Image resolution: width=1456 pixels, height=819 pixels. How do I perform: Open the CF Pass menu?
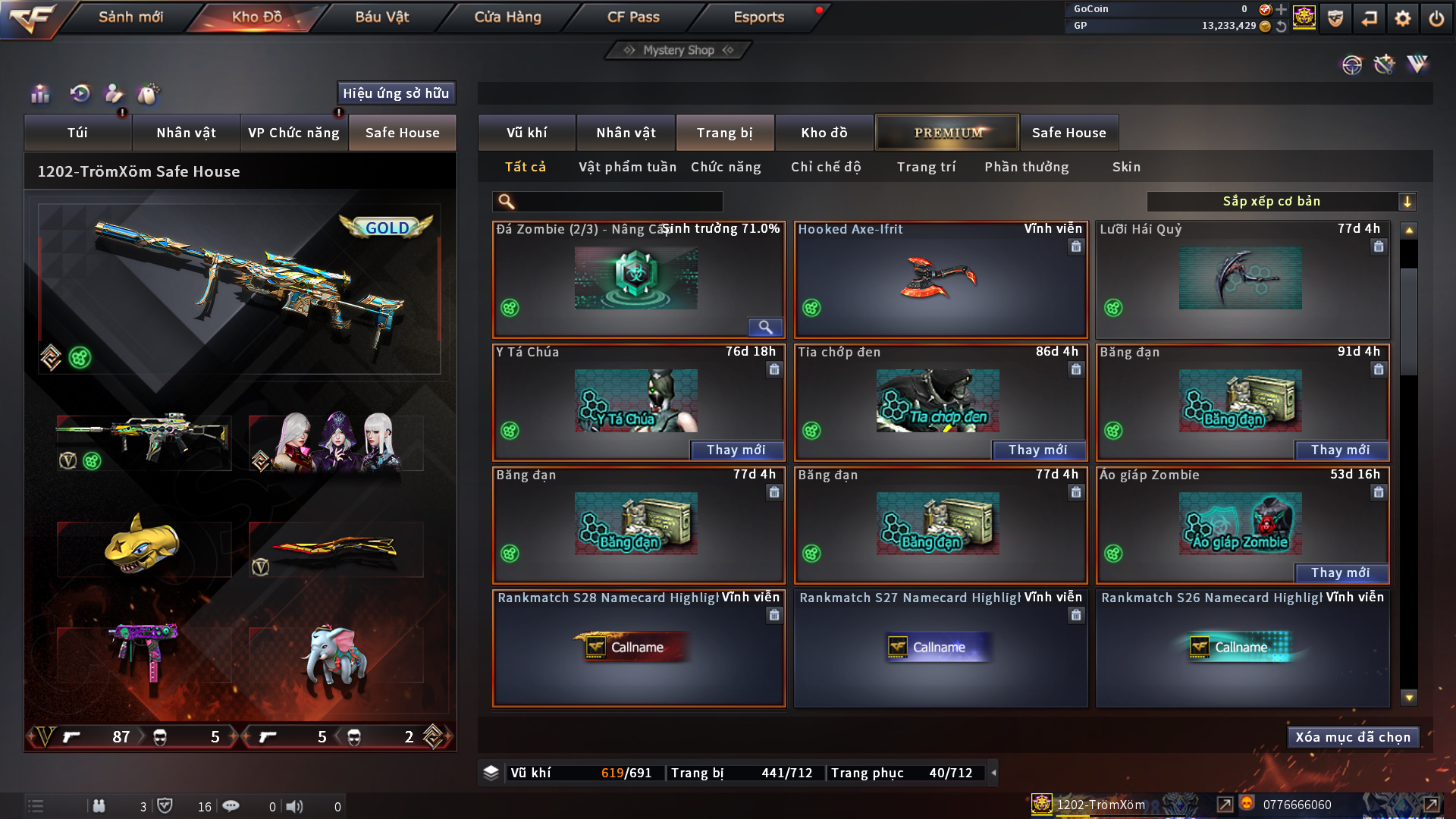pos(633,17)
